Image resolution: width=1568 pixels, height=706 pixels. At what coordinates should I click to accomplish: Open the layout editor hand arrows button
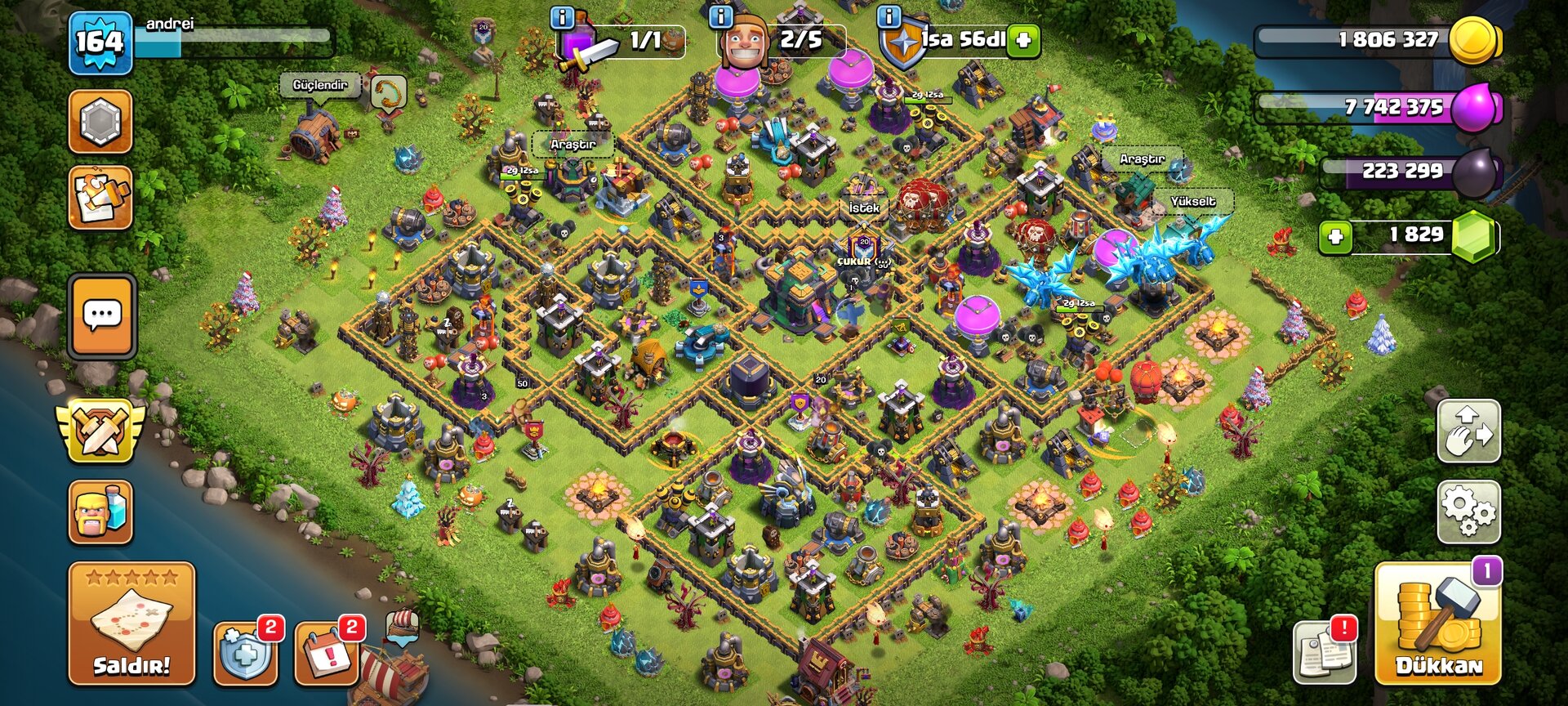pyautogui.click(x=1468, y=431)
